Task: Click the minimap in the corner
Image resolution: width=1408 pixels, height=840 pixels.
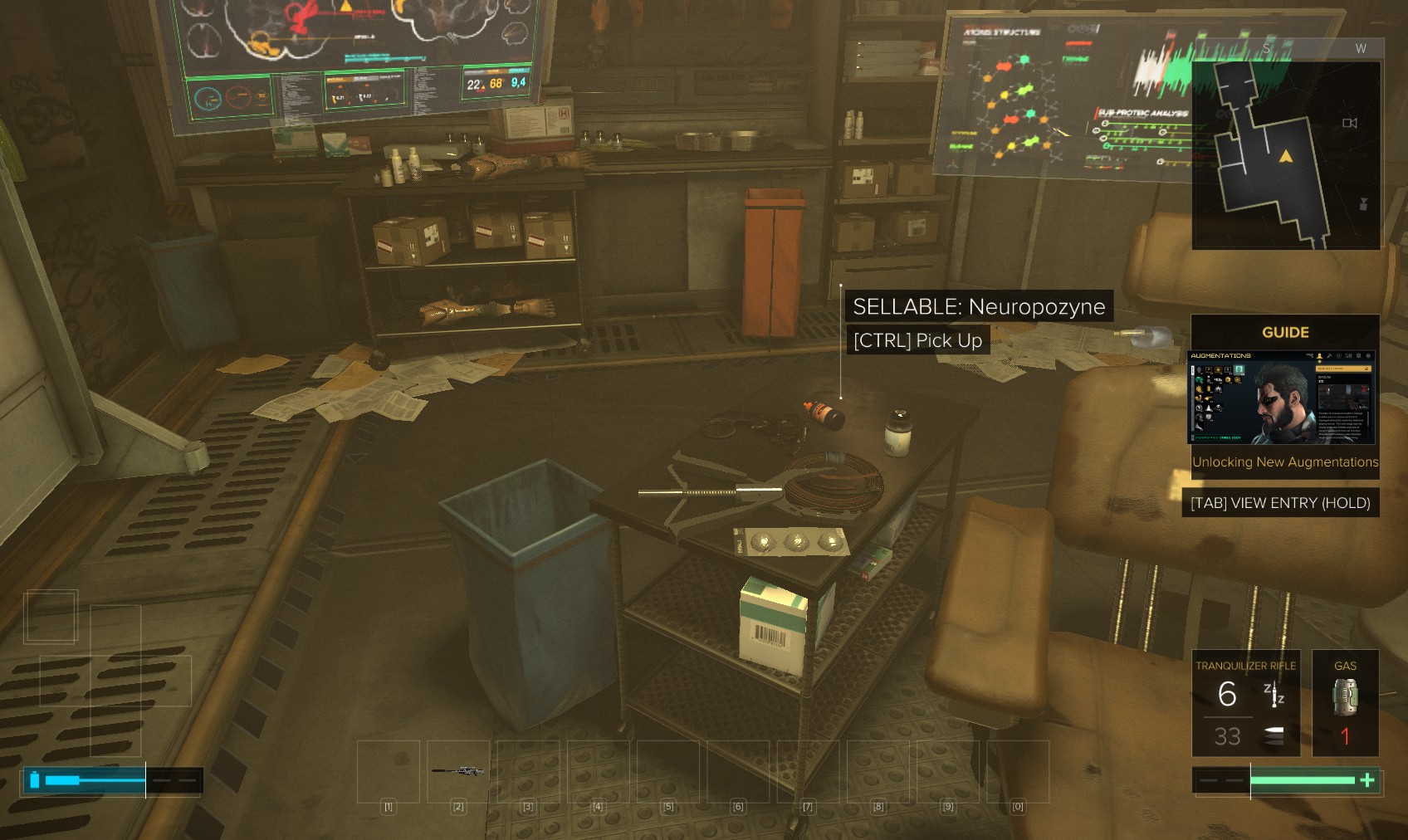Action: [x=1285, y=154]
